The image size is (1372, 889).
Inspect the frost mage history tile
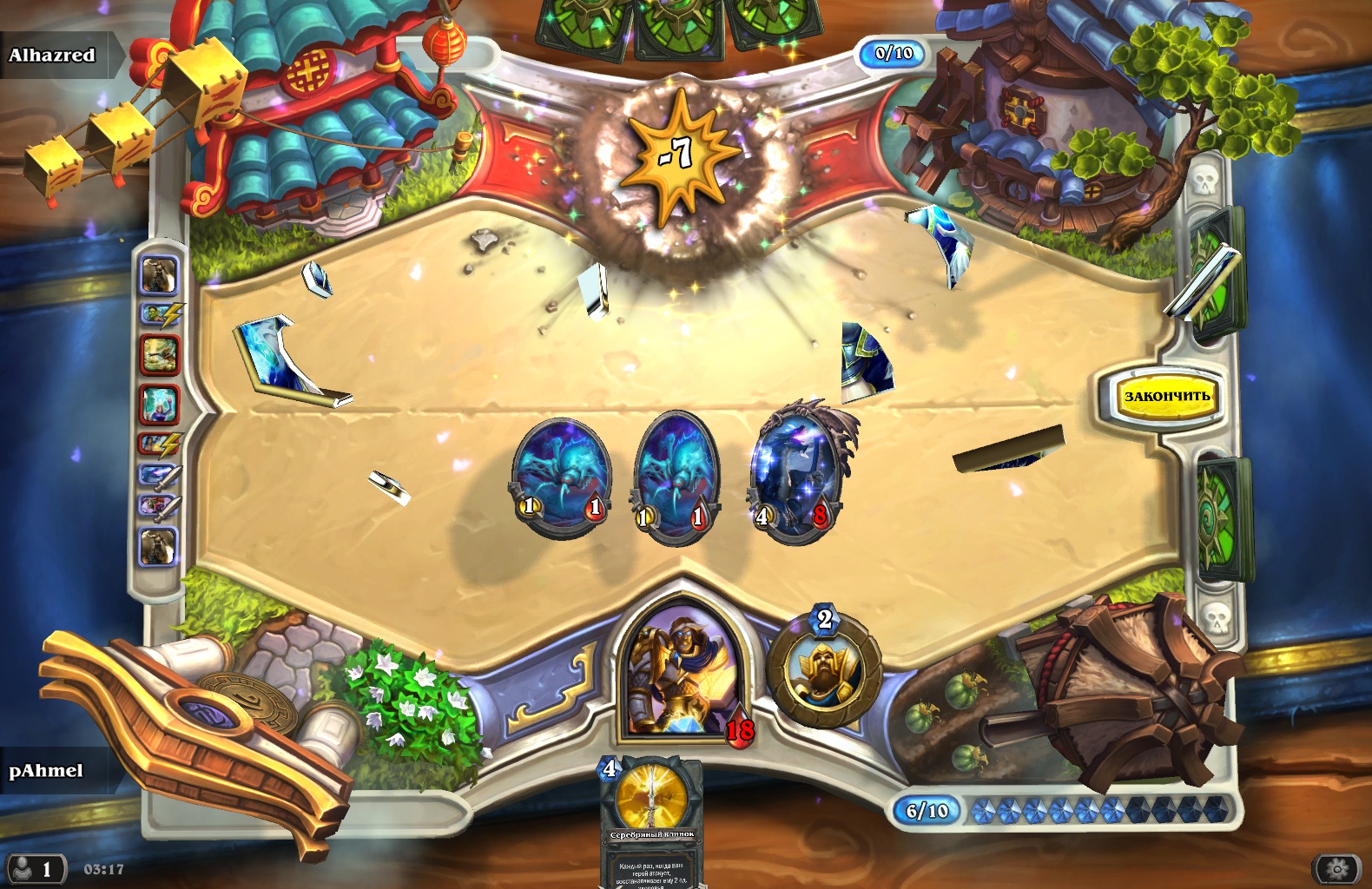pyautogui.click(x=159, y=405)
